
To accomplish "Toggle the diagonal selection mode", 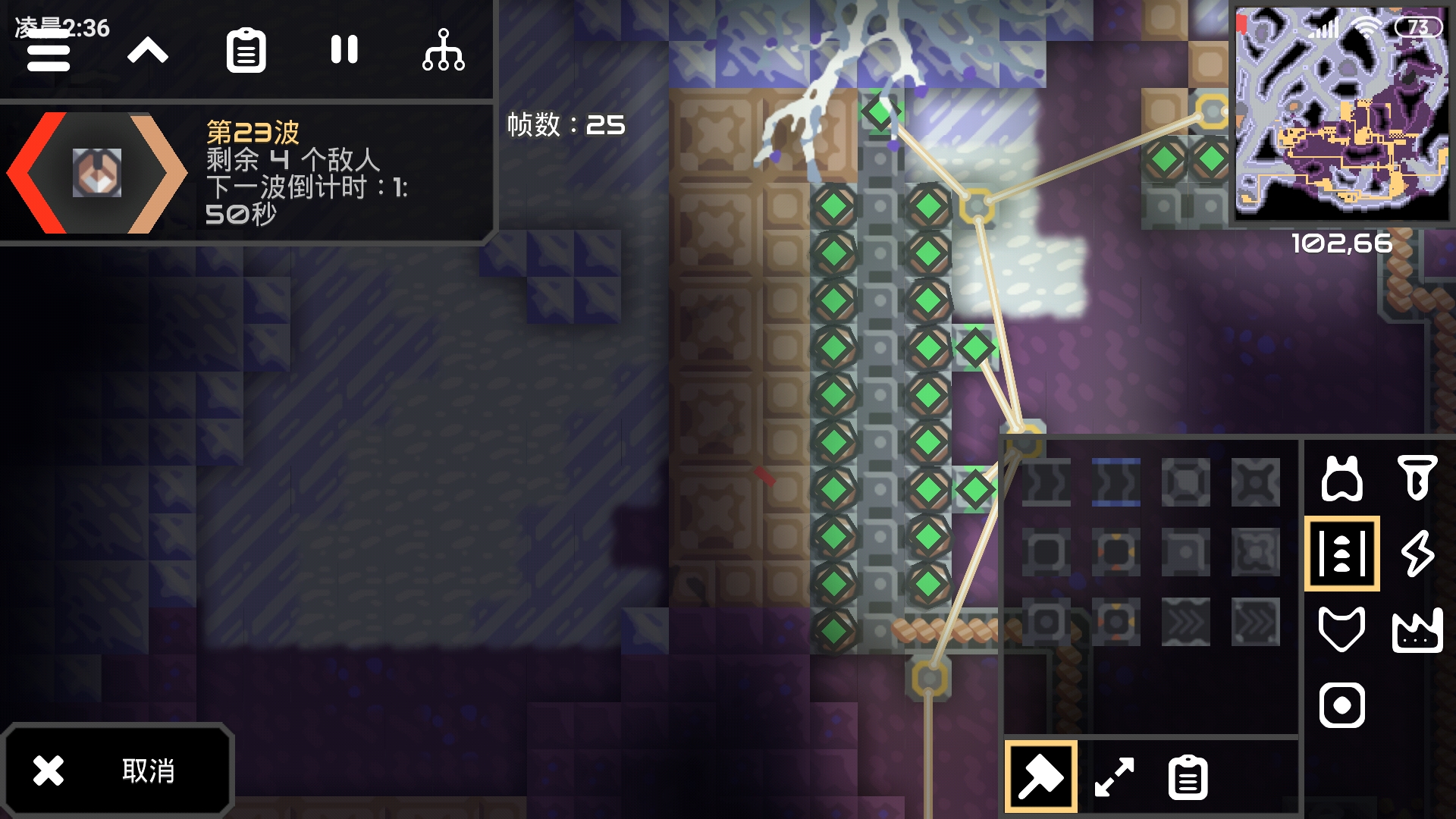I will 1113,777.
